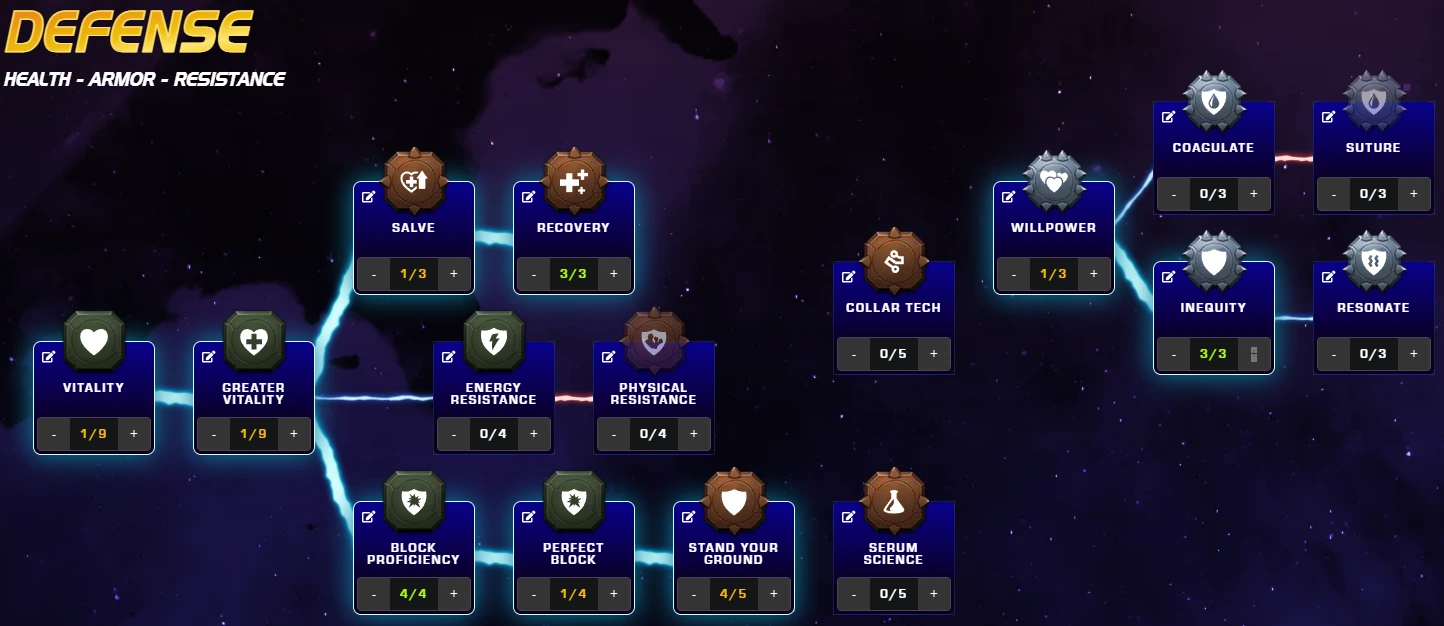Viewport: 1444px width, 626px height.
Task: Select the Willpower hearts skill icon
Action: (x=1054, y=181)
